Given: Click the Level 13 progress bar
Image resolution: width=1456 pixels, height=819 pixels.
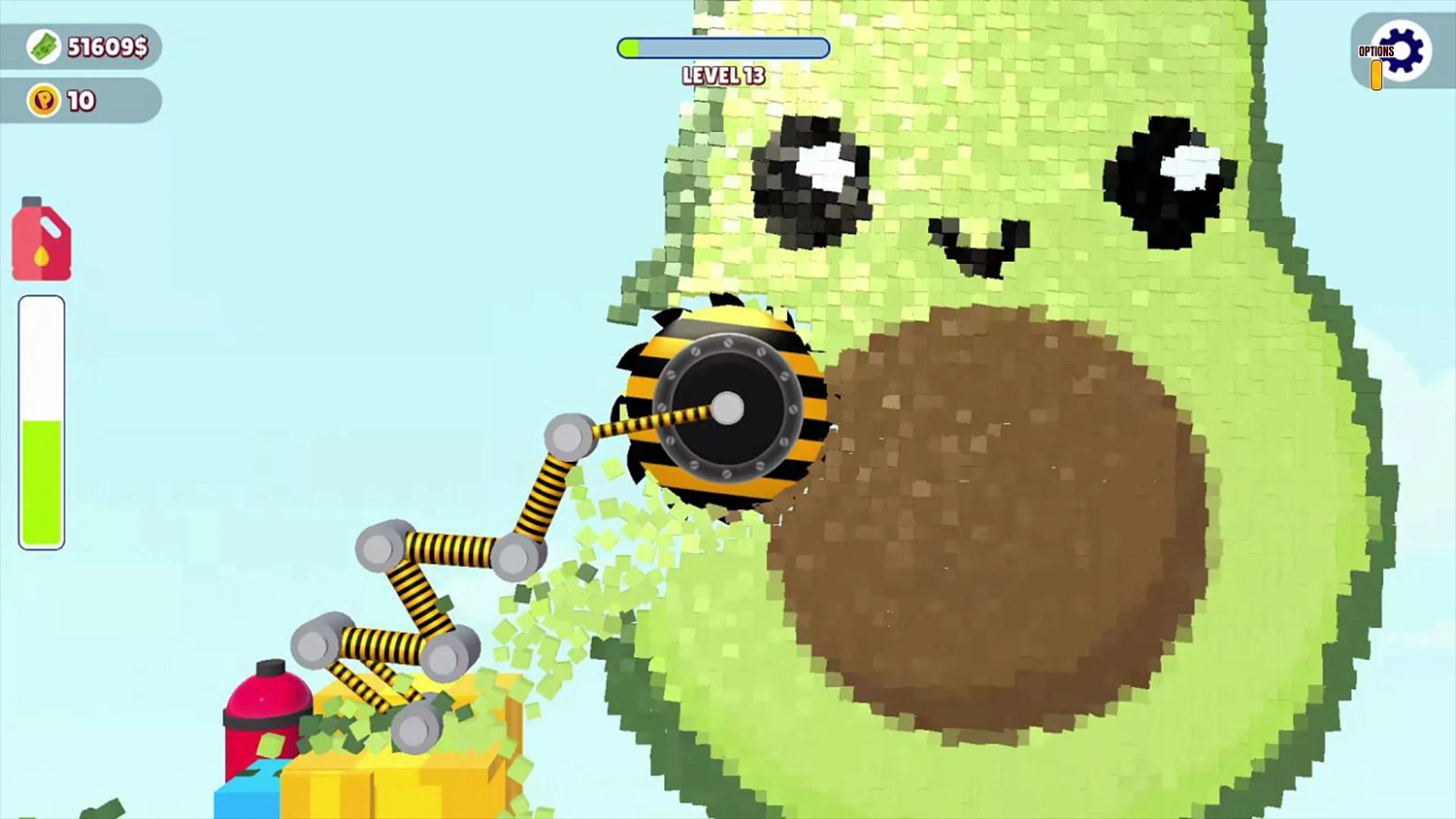Looking at the screenshot, I should [x=723, y=48].
